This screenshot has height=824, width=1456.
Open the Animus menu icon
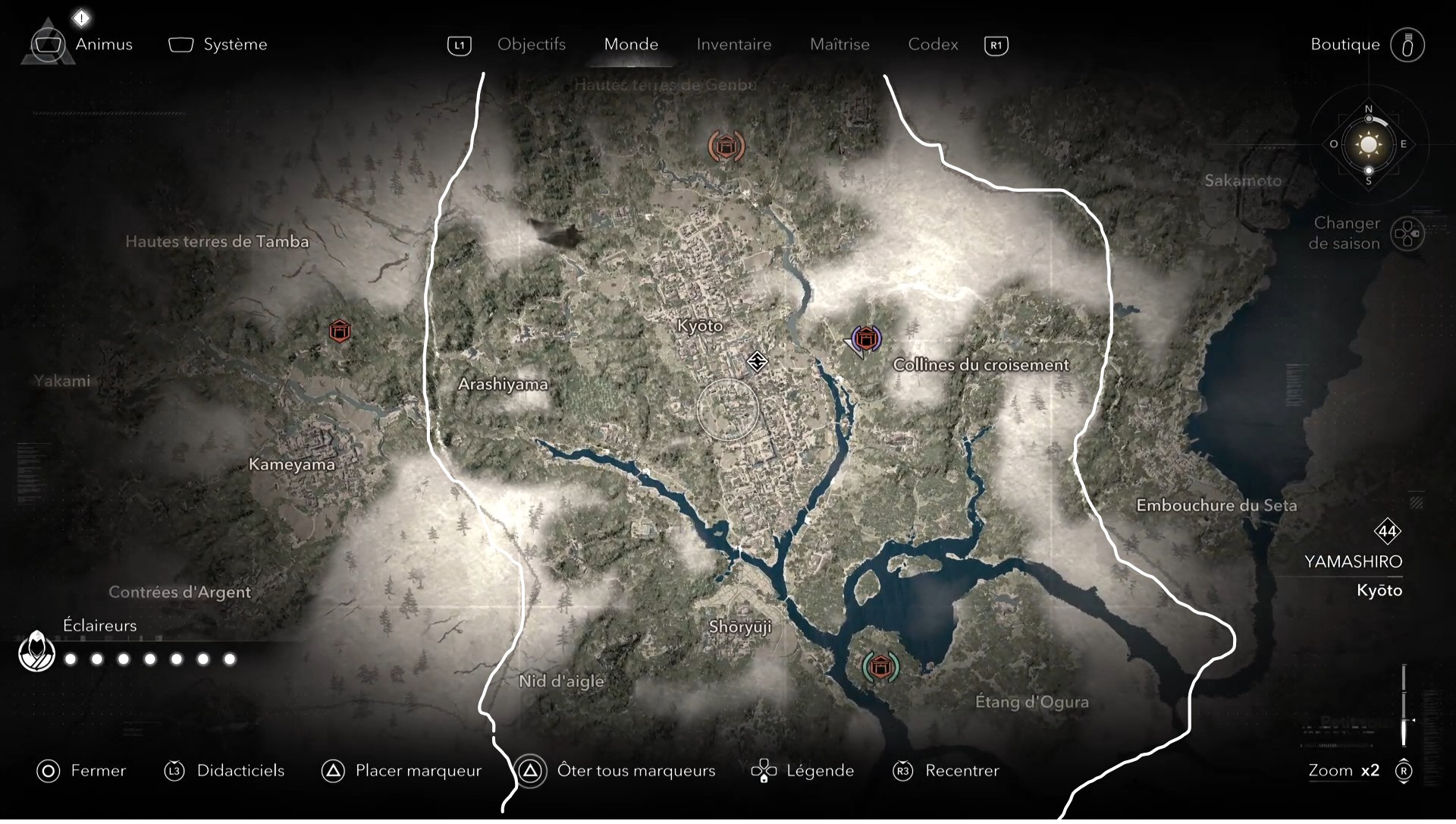coord(48,44)
